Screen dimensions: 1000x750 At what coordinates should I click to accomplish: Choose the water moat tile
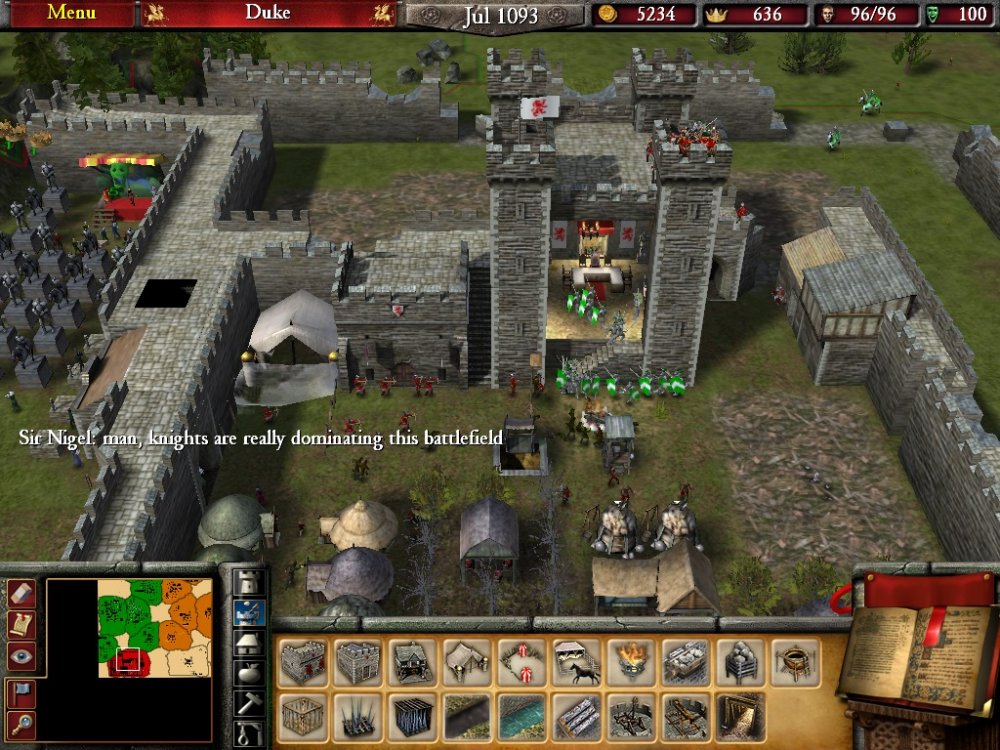pyautogui.click(x=523, y=717)
